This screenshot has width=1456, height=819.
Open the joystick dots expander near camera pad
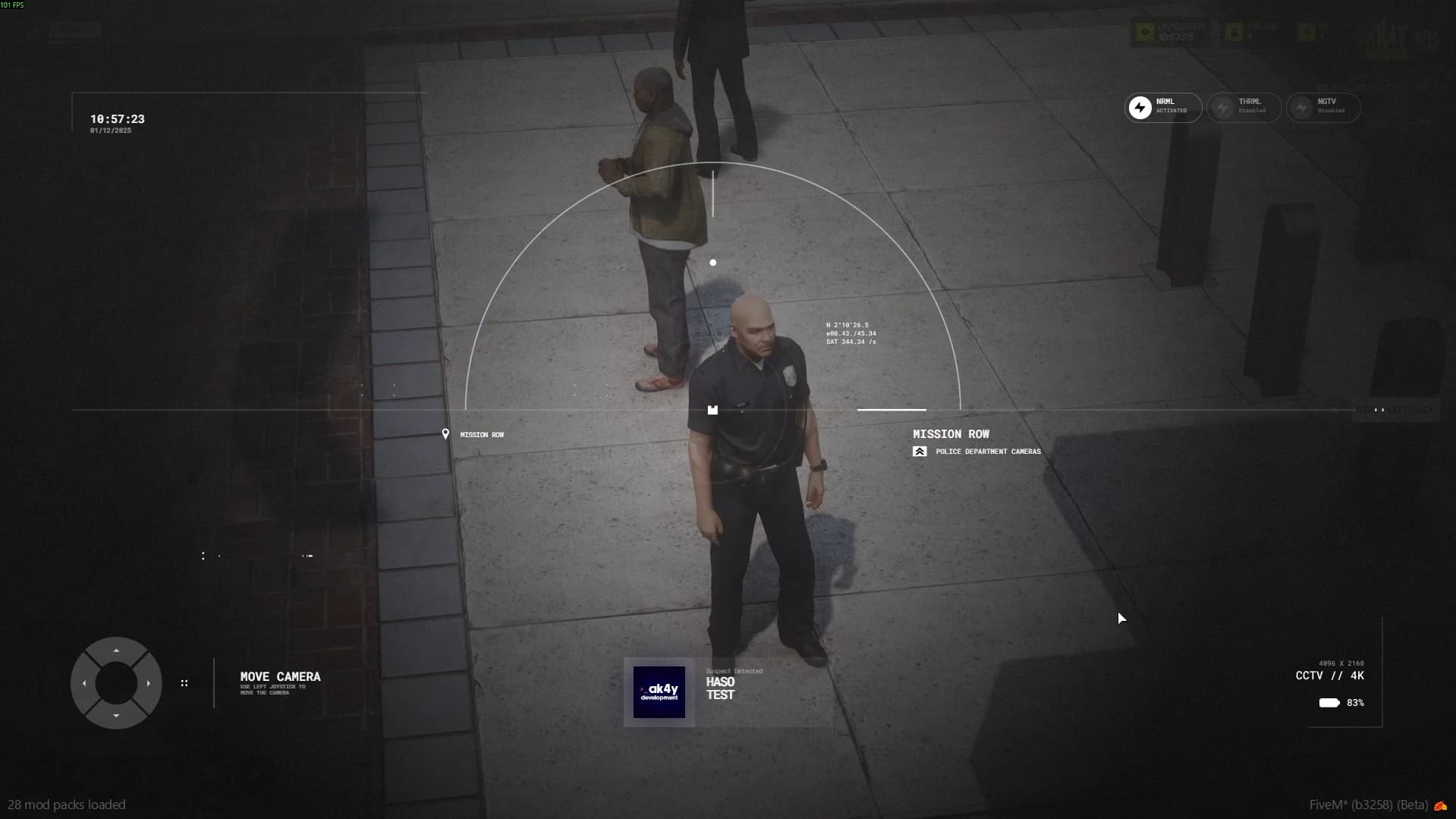pyautogui.click(x=185, y=682)
